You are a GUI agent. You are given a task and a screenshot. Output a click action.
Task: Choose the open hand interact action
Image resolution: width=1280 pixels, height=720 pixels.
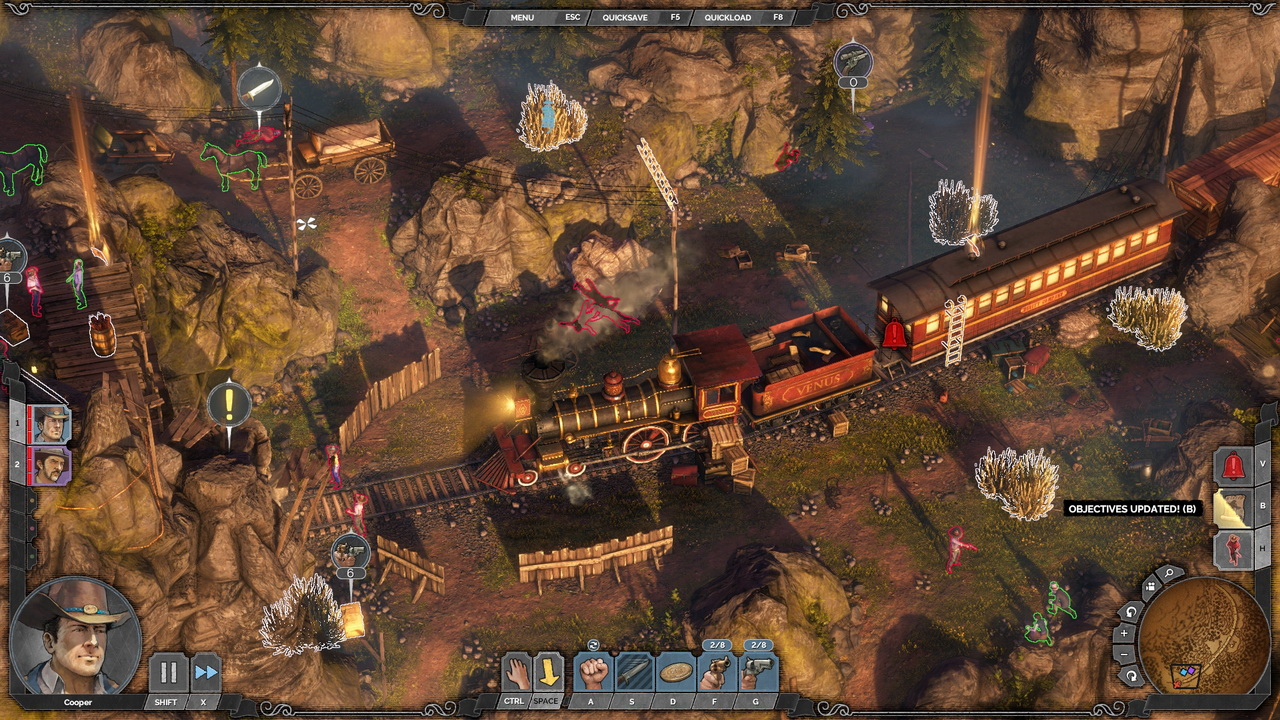[x=514, y=671]
